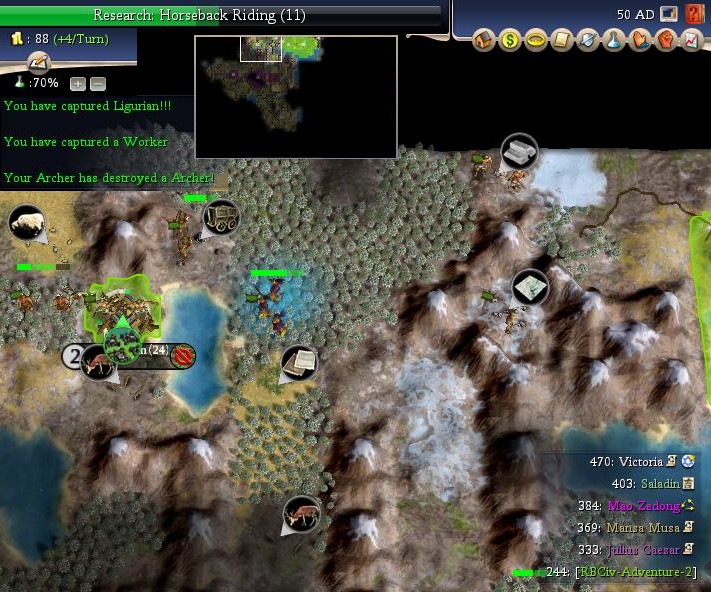
Task: Open the Info screen graph icon
Action: coord(691,42)
